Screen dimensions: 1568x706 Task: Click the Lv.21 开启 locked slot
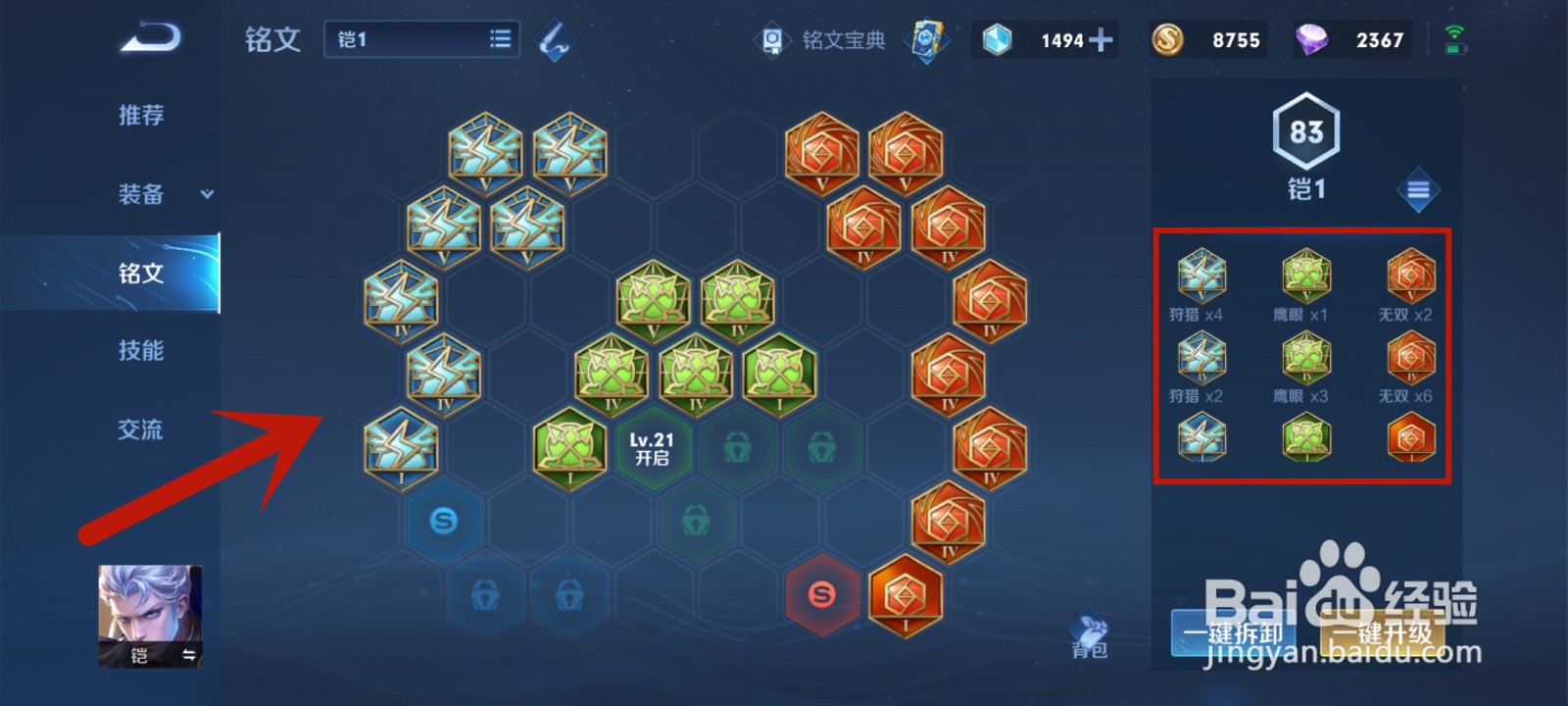tap(652, 449)
